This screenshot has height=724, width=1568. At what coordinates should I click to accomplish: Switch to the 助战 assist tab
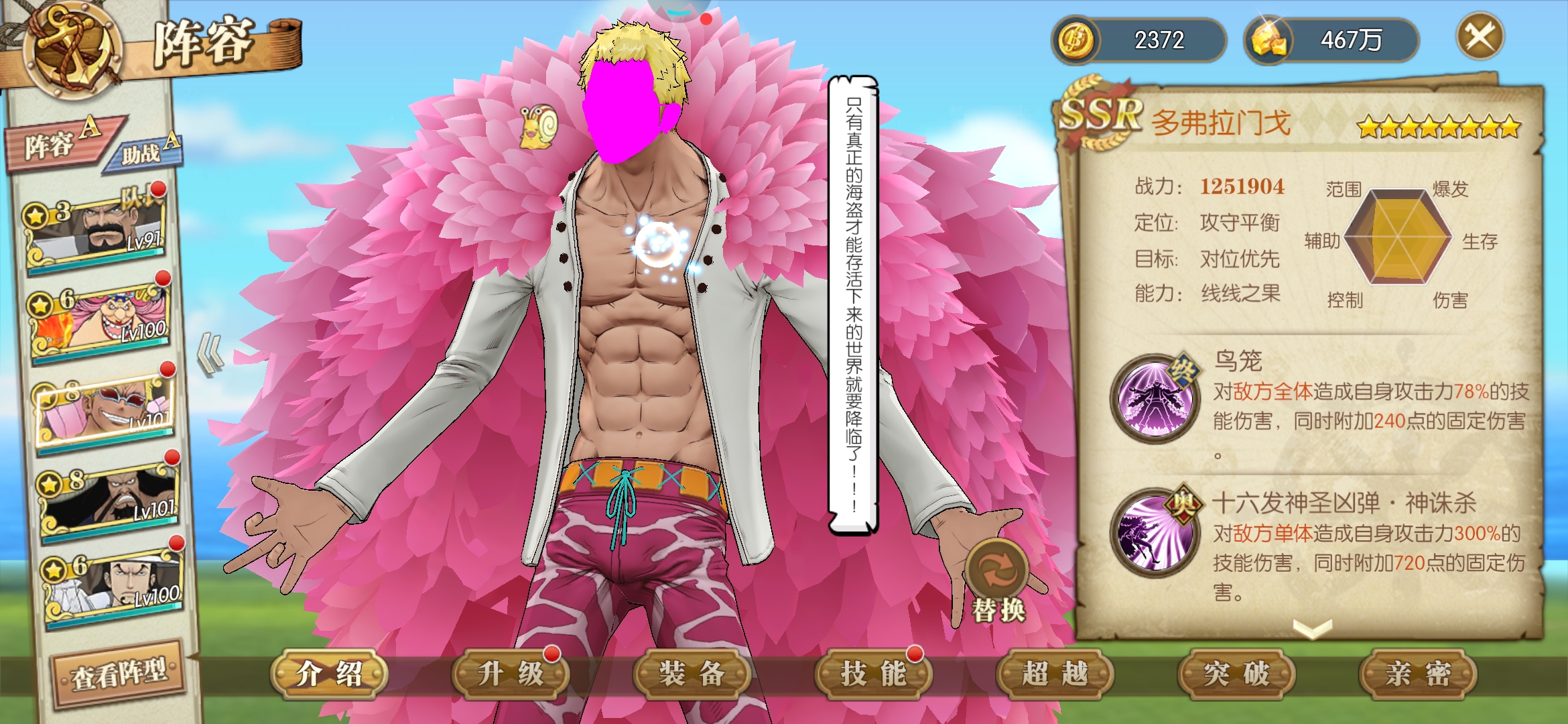point(147,152)
